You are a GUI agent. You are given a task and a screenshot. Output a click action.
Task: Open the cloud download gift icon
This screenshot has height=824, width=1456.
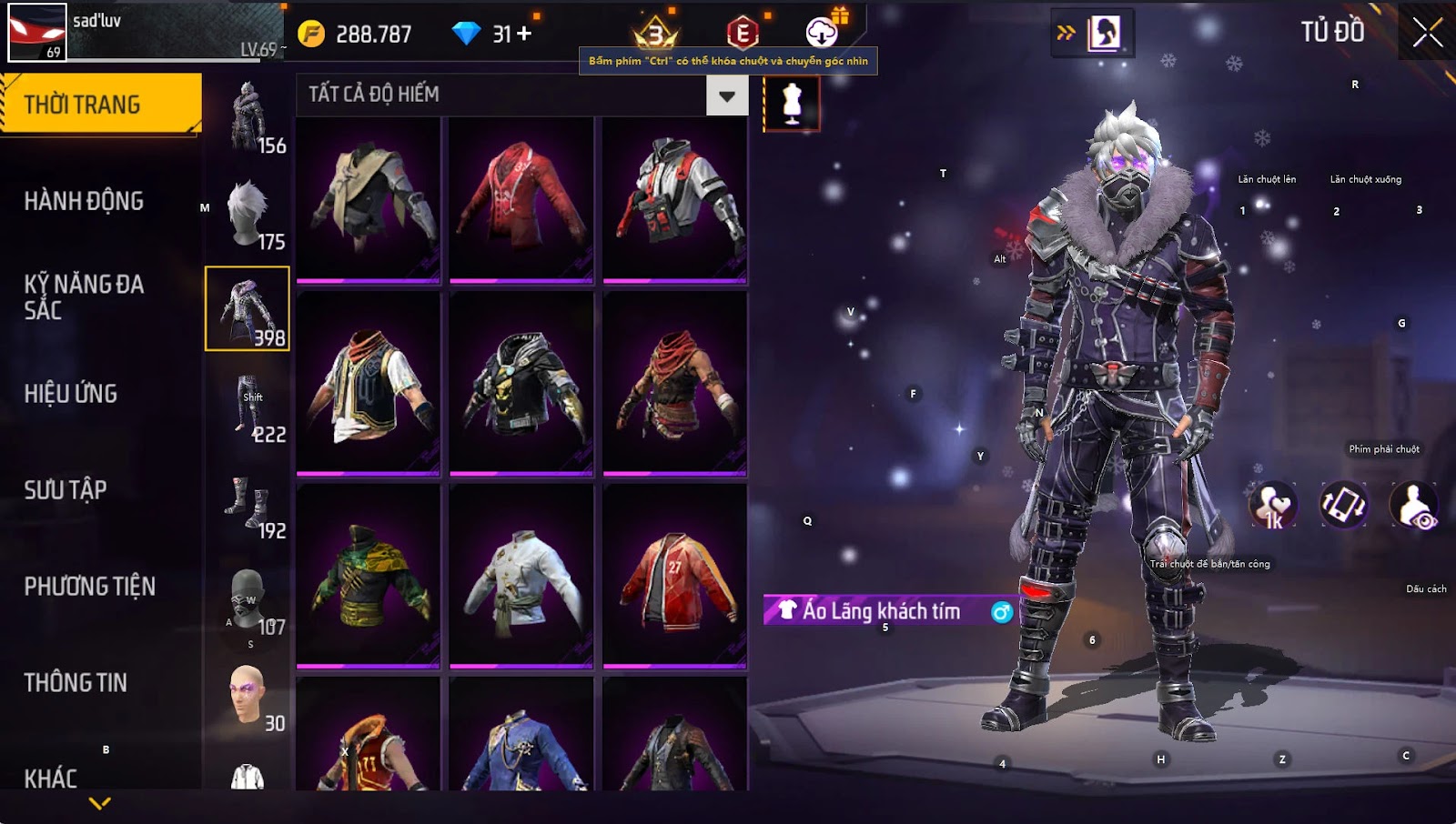click(822, 33)
